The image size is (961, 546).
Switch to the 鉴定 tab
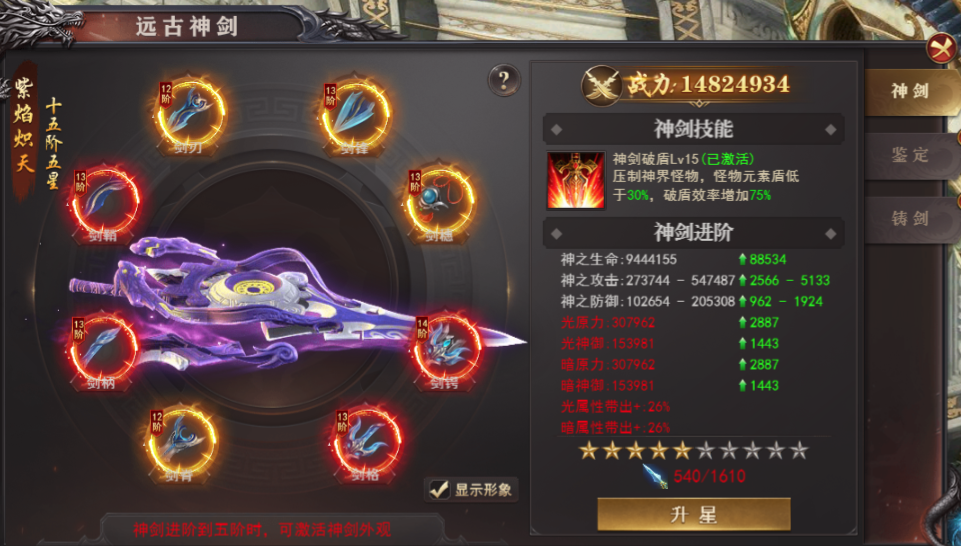[x=910, y=155]
